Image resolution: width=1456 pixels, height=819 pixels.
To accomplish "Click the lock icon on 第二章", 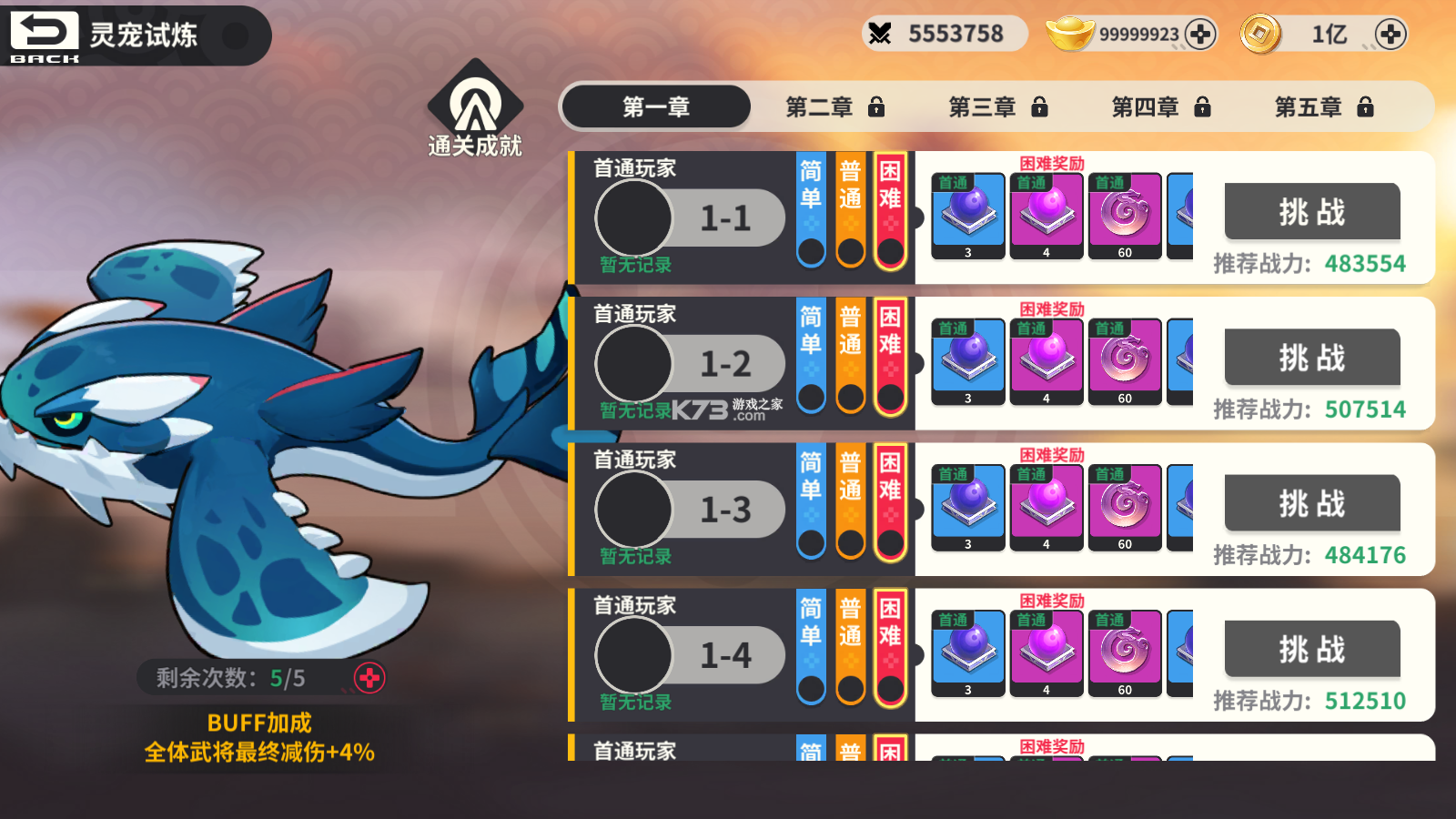I will 875,106.
